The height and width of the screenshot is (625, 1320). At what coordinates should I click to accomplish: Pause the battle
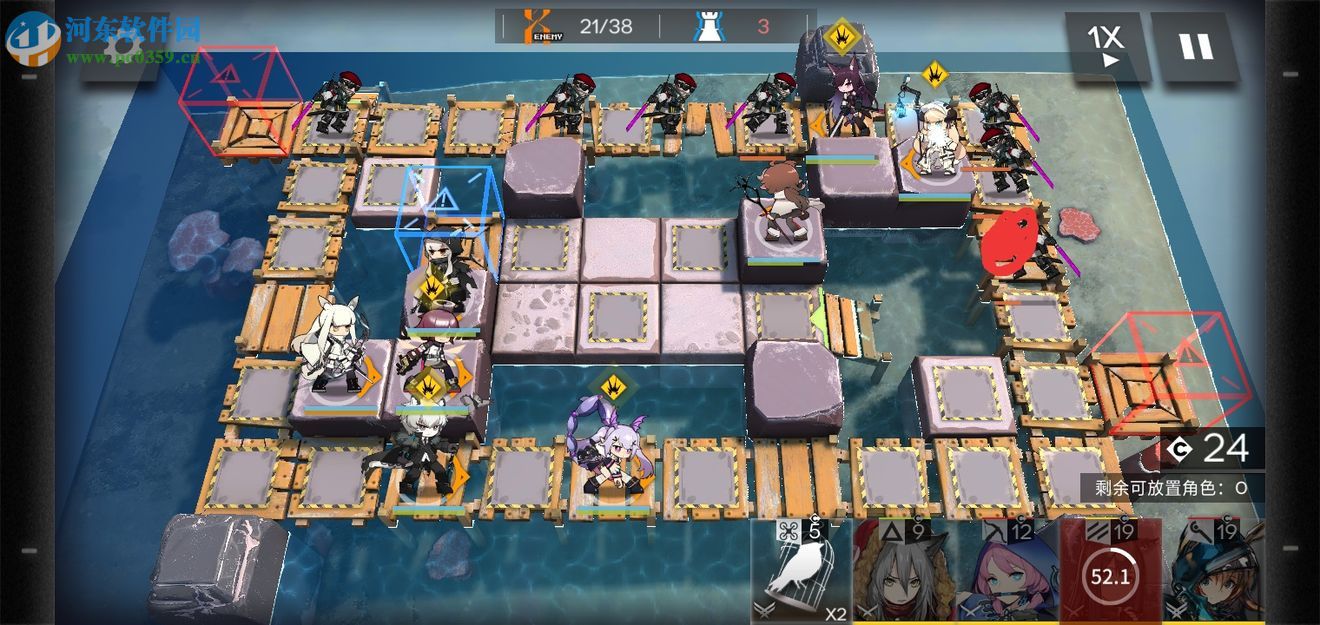(x=1195, y=46)
